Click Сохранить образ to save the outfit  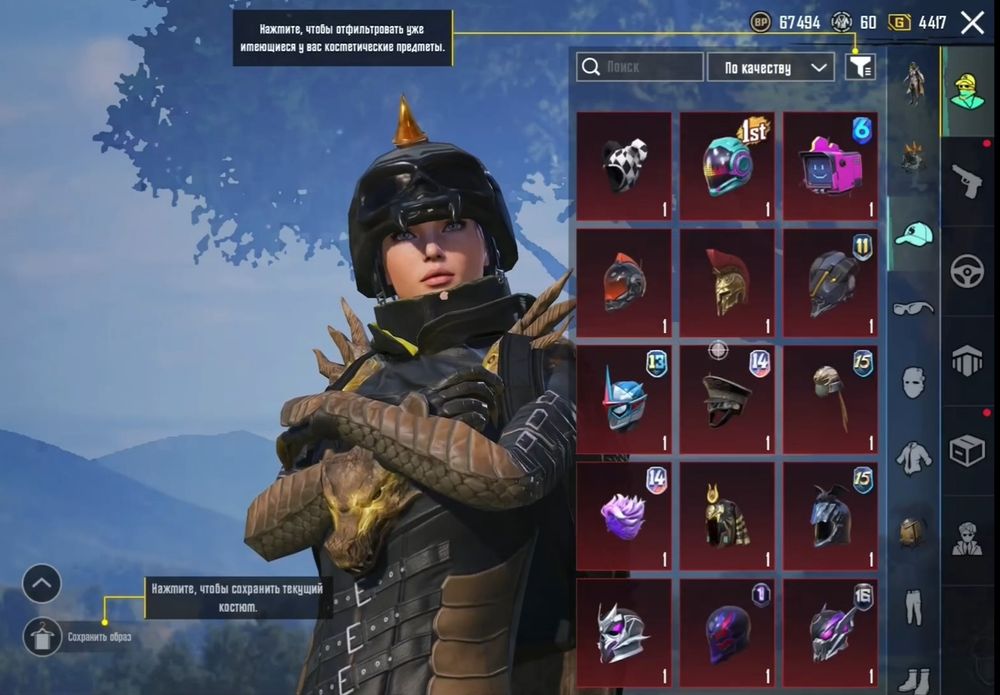point(42,636)
